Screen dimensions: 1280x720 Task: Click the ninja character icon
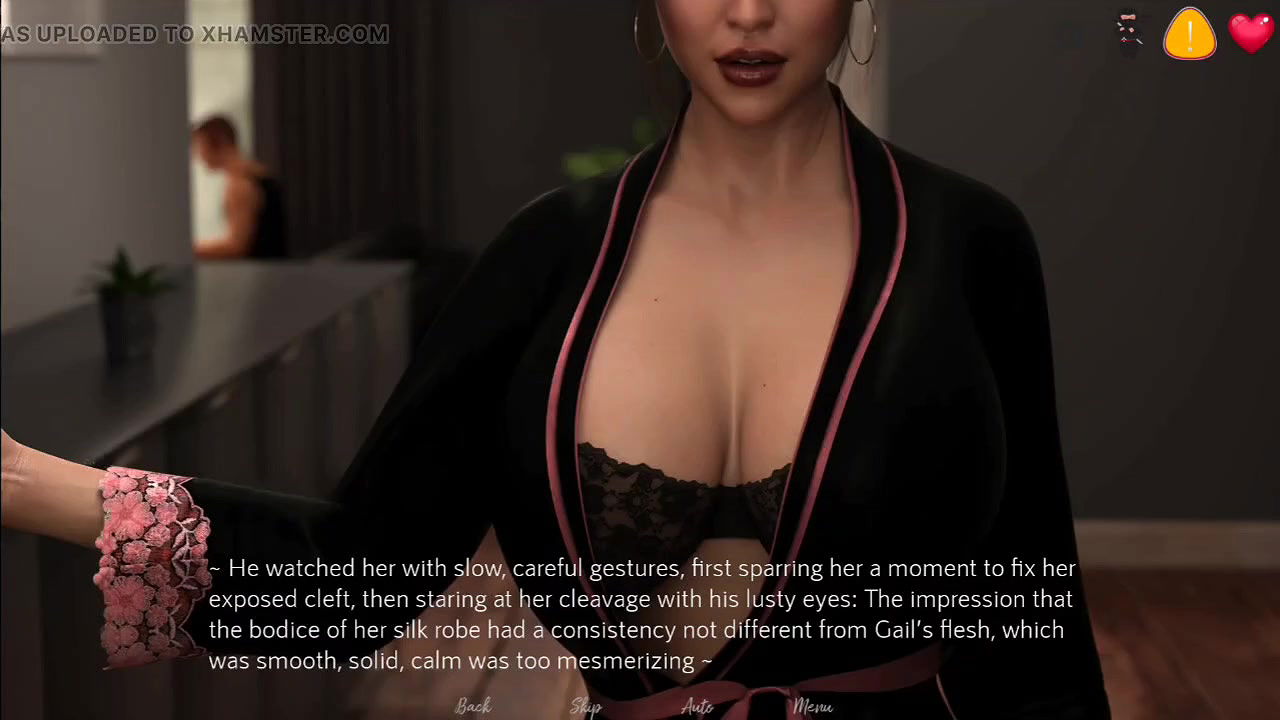pos(1128,30)
